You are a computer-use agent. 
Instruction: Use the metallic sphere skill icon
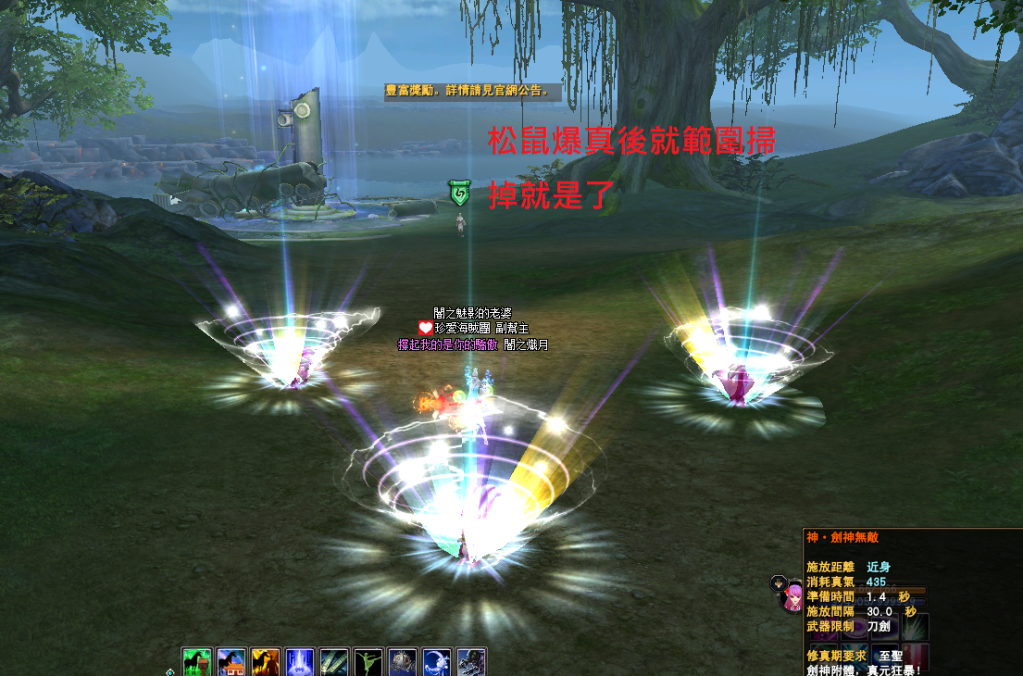click(x=402, y=662)
